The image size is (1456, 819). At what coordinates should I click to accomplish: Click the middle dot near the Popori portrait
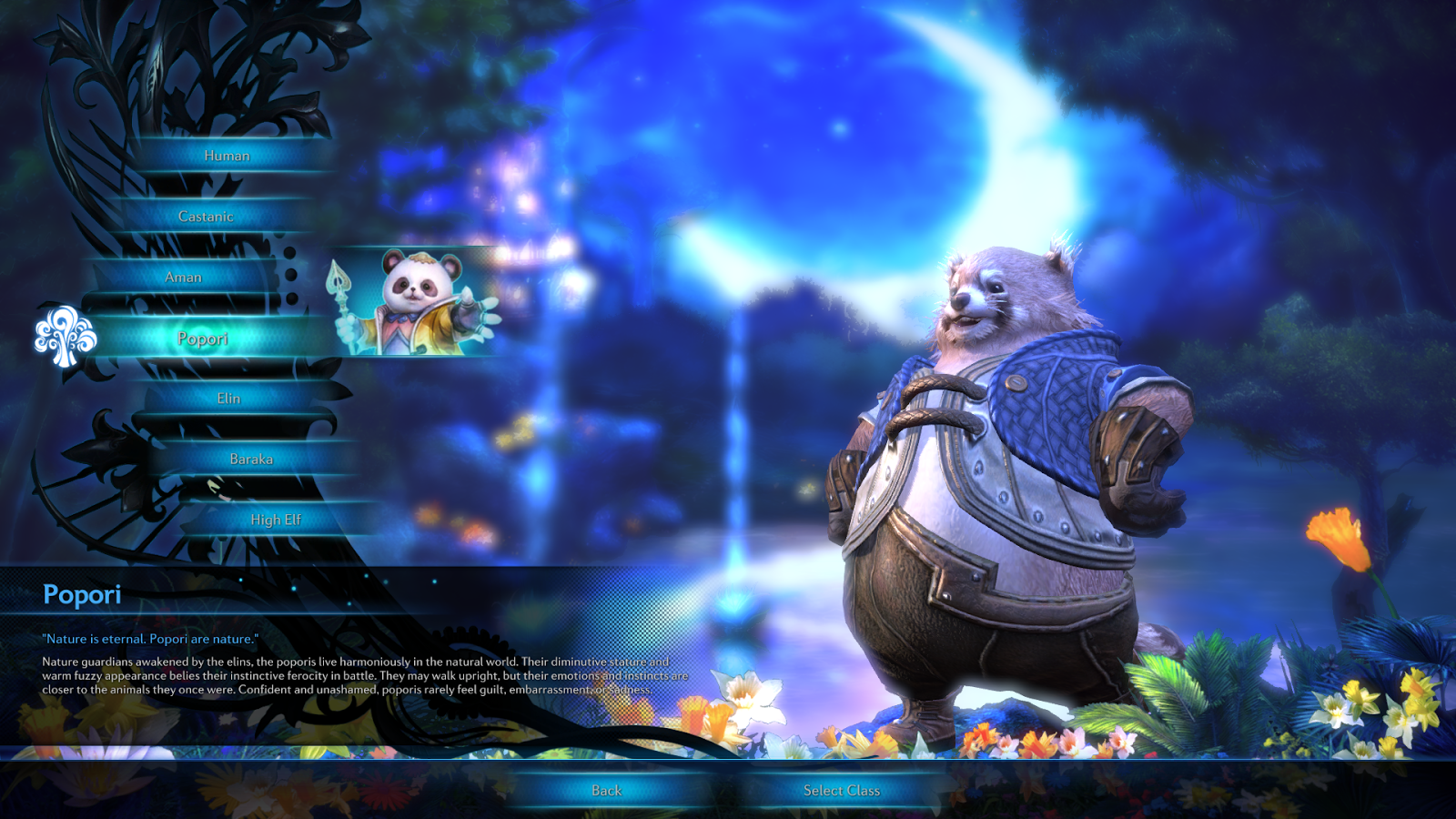pyautogui.click(x=290, y=275)
